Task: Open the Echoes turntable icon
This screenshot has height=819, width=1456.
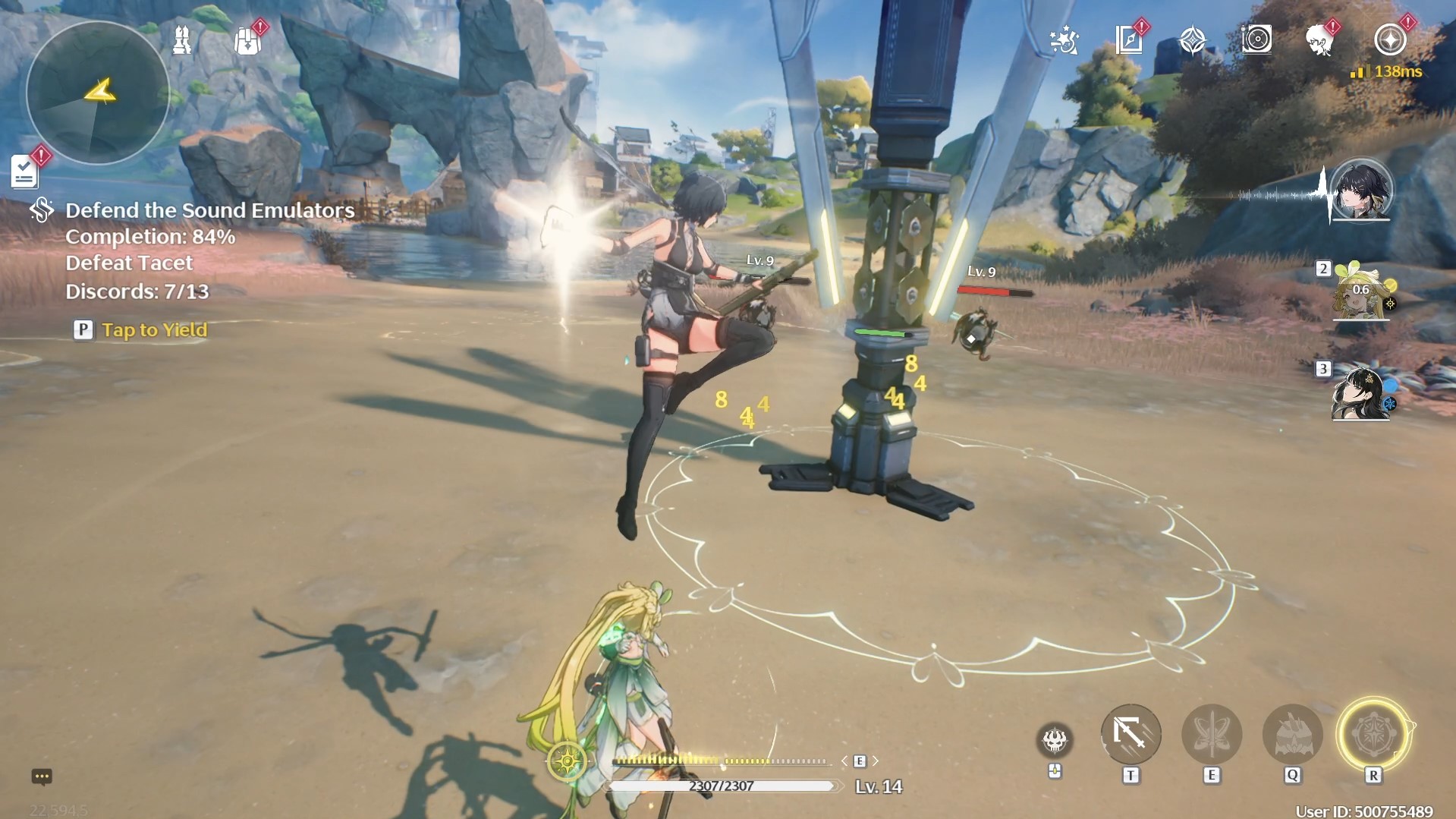Action: 1258,42
